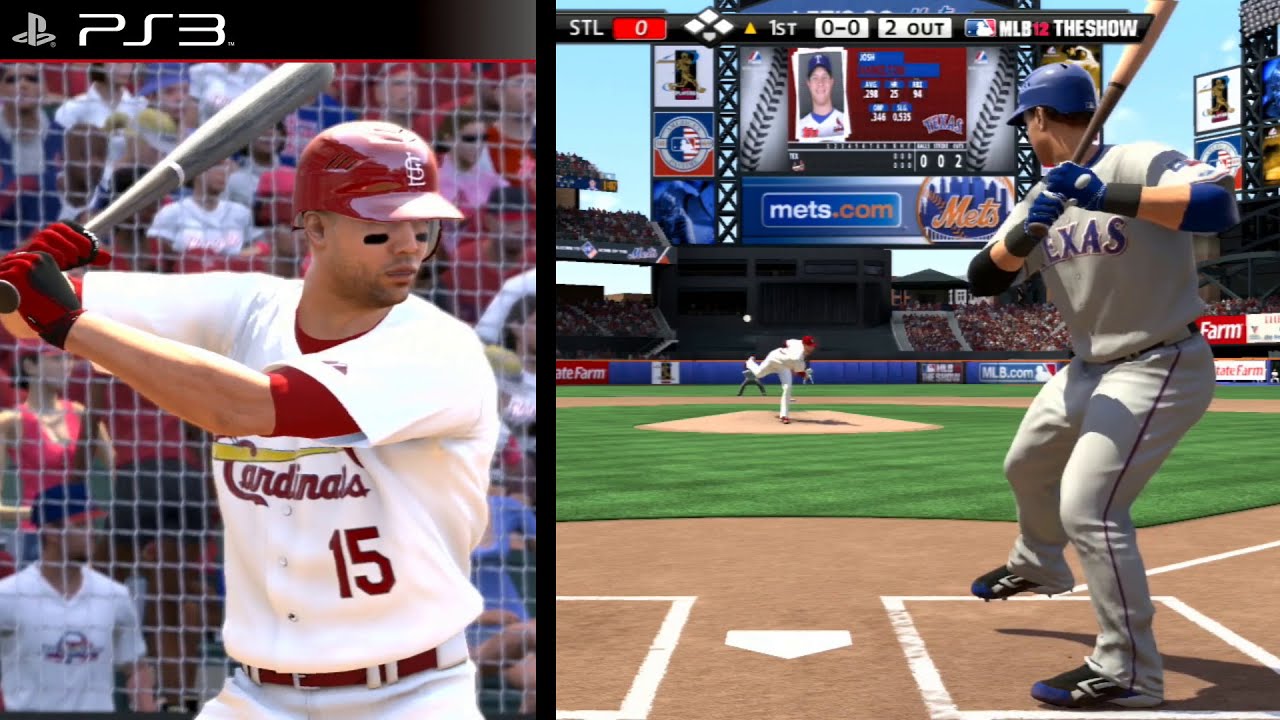
Task: Click the Texas script logo on the scoreboard
Action: point(943,123)
